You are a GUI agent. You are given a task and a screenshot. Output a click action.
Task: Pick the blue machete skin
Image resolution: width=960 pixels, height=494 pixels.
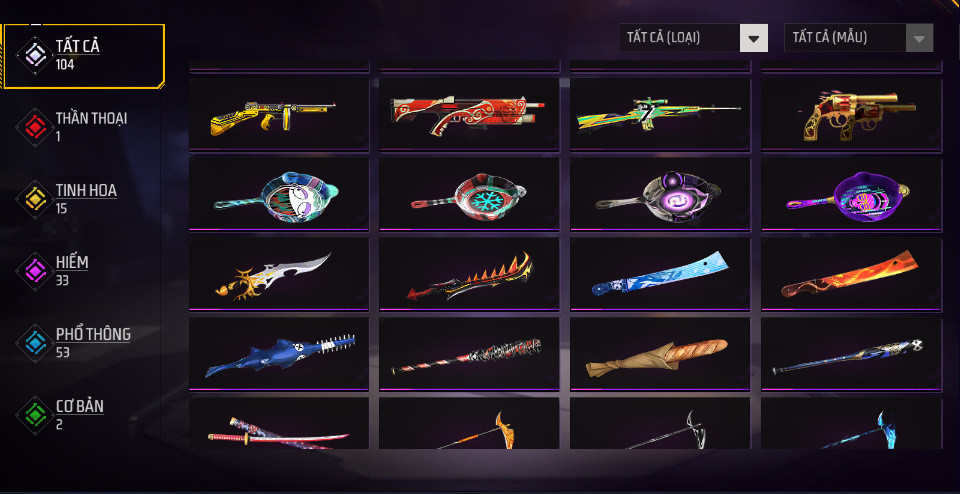click(660, 274)
